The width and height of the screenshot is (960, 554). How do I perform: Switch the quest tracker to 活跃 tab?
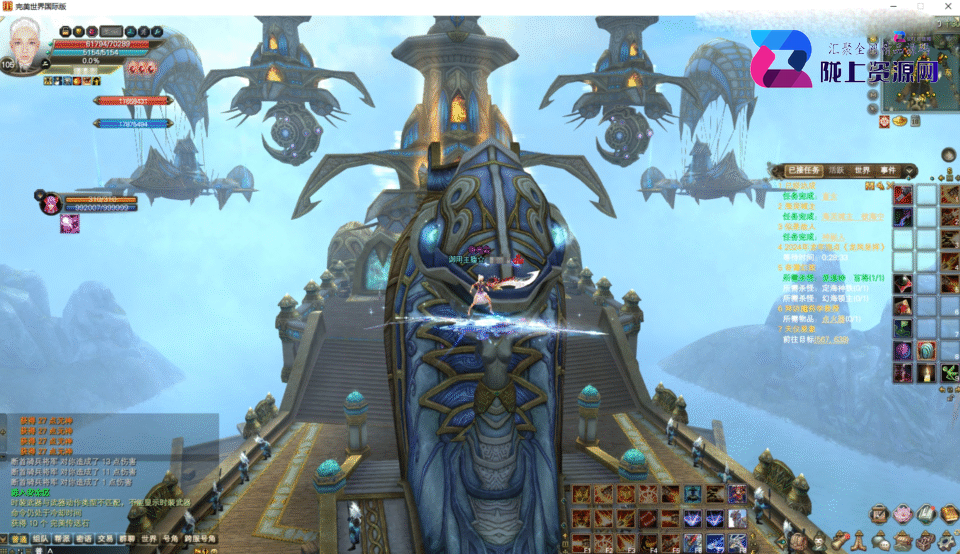coord(836,170)
